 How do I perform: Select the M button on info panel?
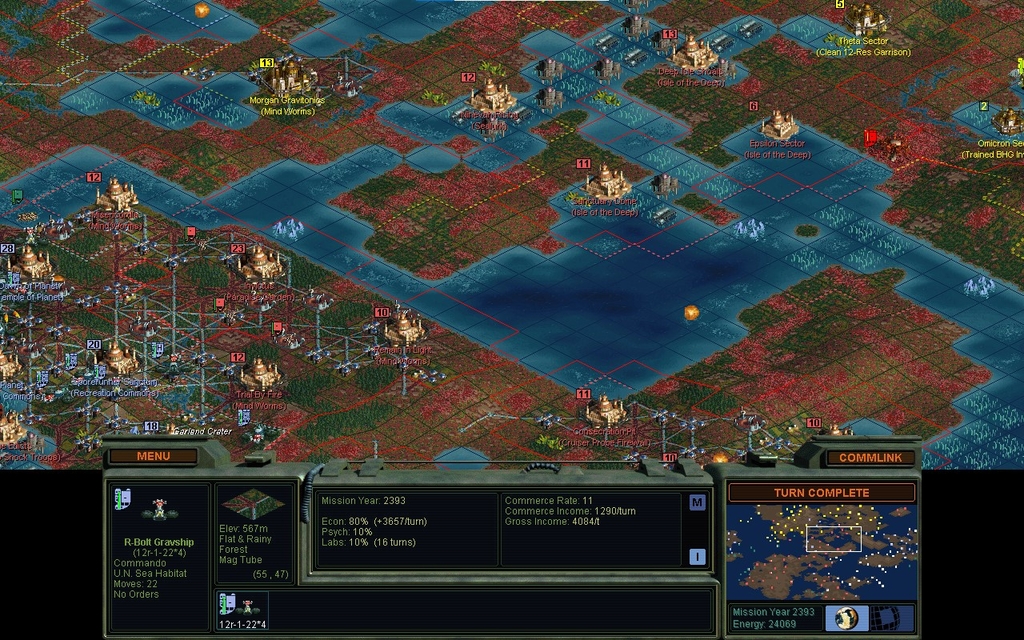697,502
